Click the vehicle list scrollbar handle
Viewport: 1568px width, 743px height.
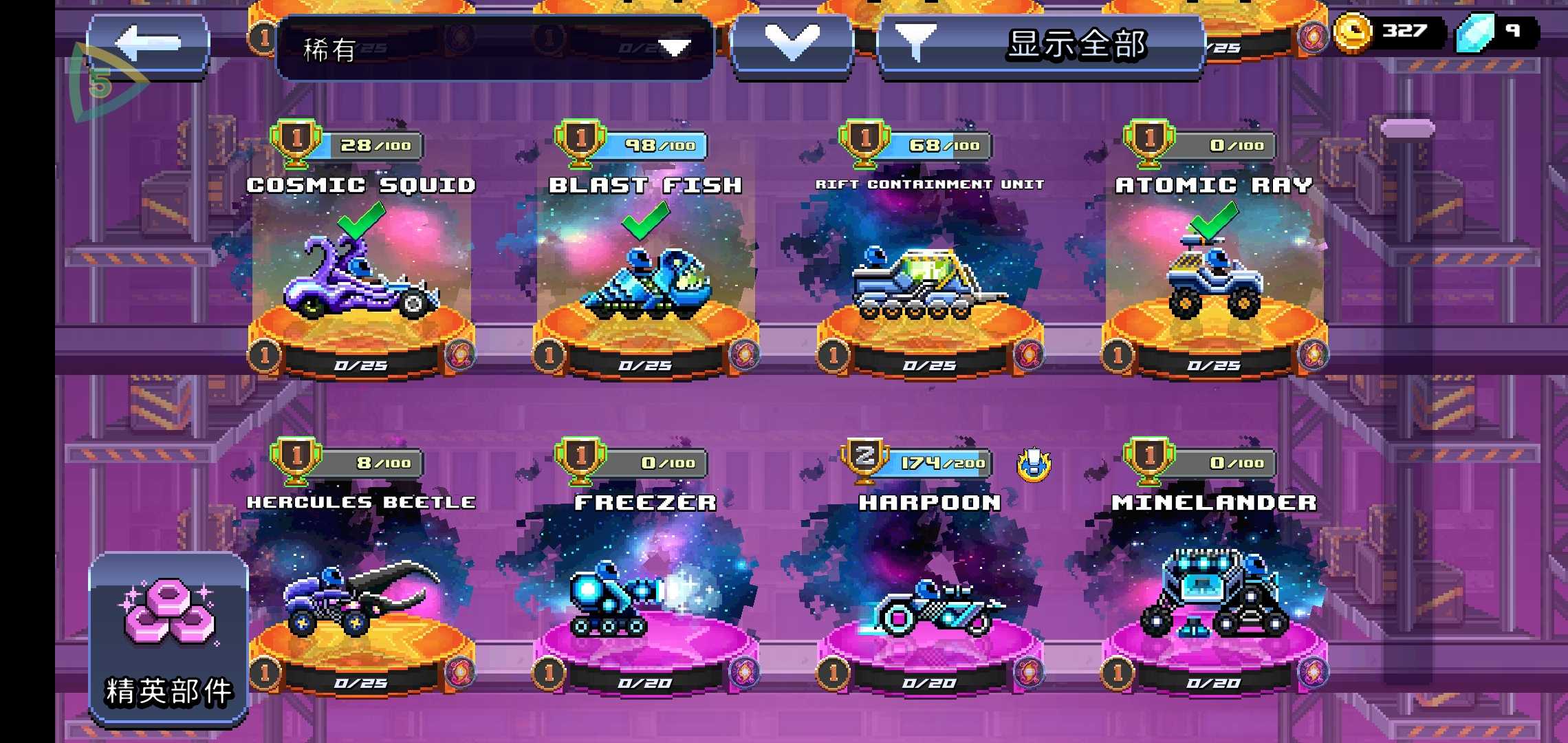(1408, 129)
